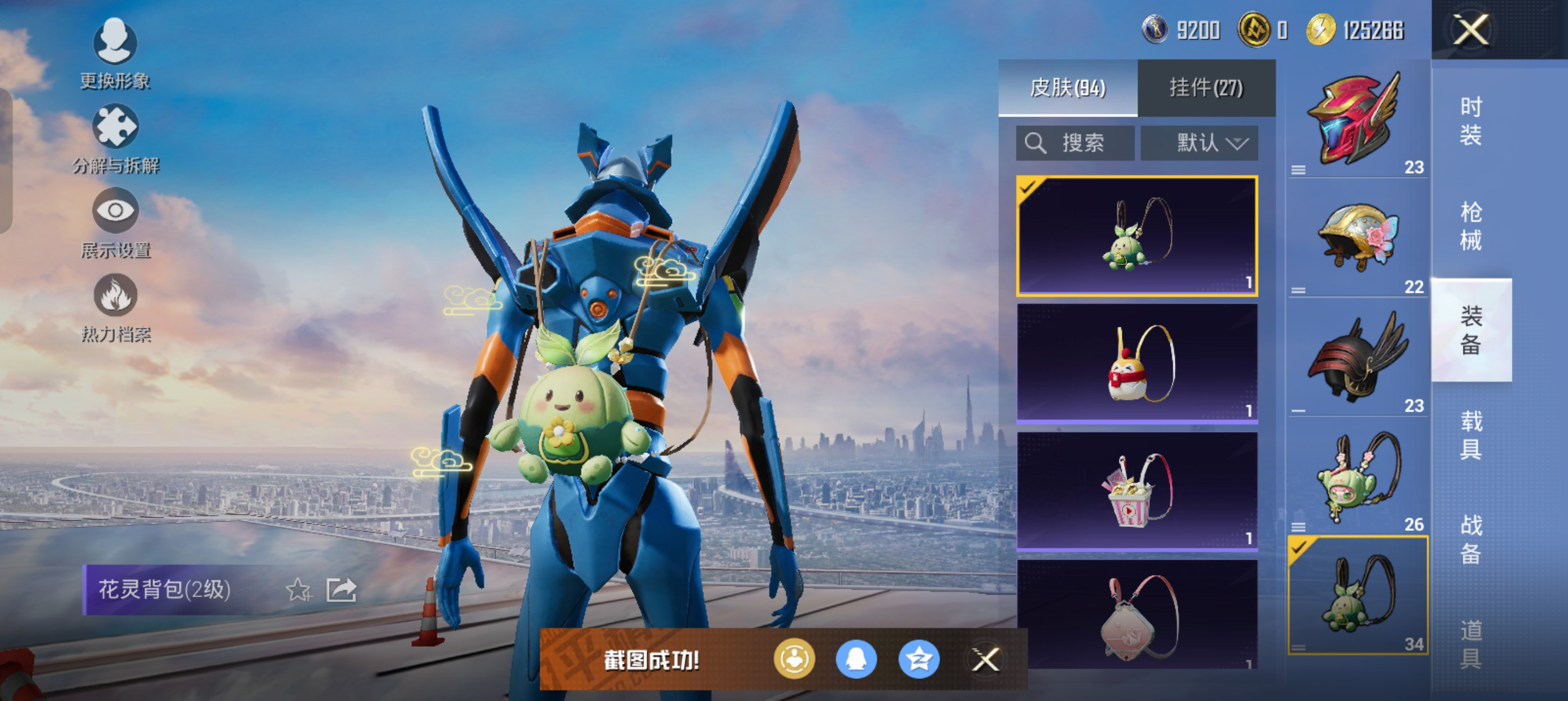1568x701 pixels.
Task: Open 展示设置 display settings
Action: click(115, 223)
